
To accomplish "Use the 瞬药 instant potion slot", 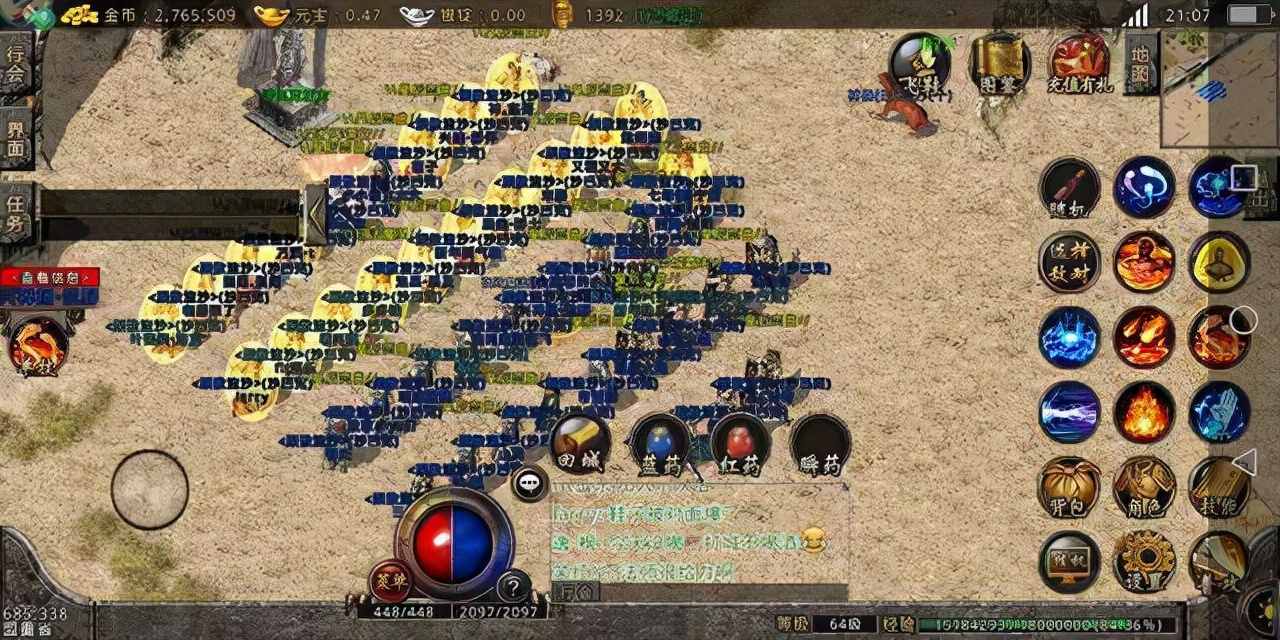I will (x=820, y=444).
